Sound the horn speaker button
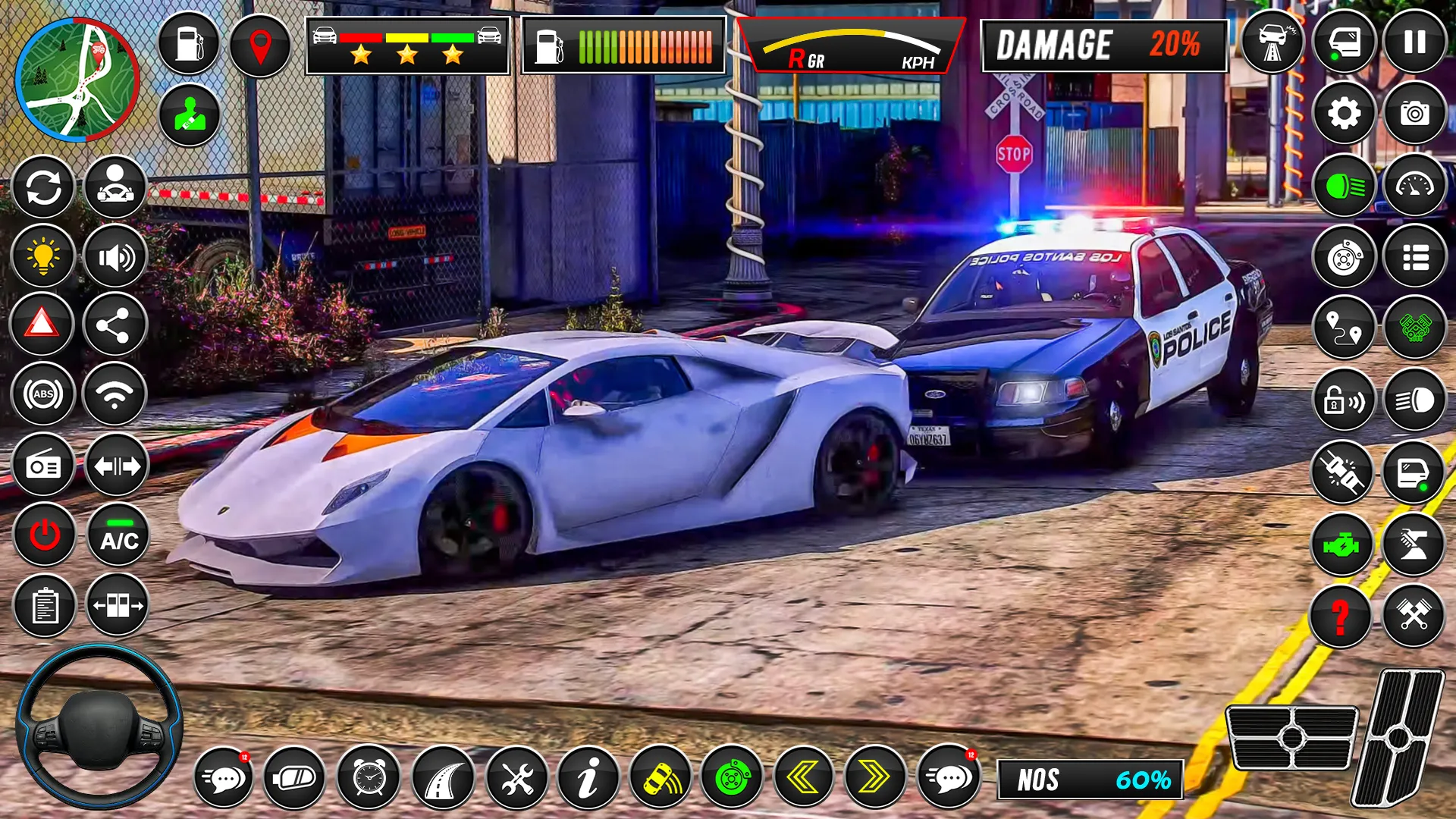The height and width of the screenshot is (819, 1456). 115,258
